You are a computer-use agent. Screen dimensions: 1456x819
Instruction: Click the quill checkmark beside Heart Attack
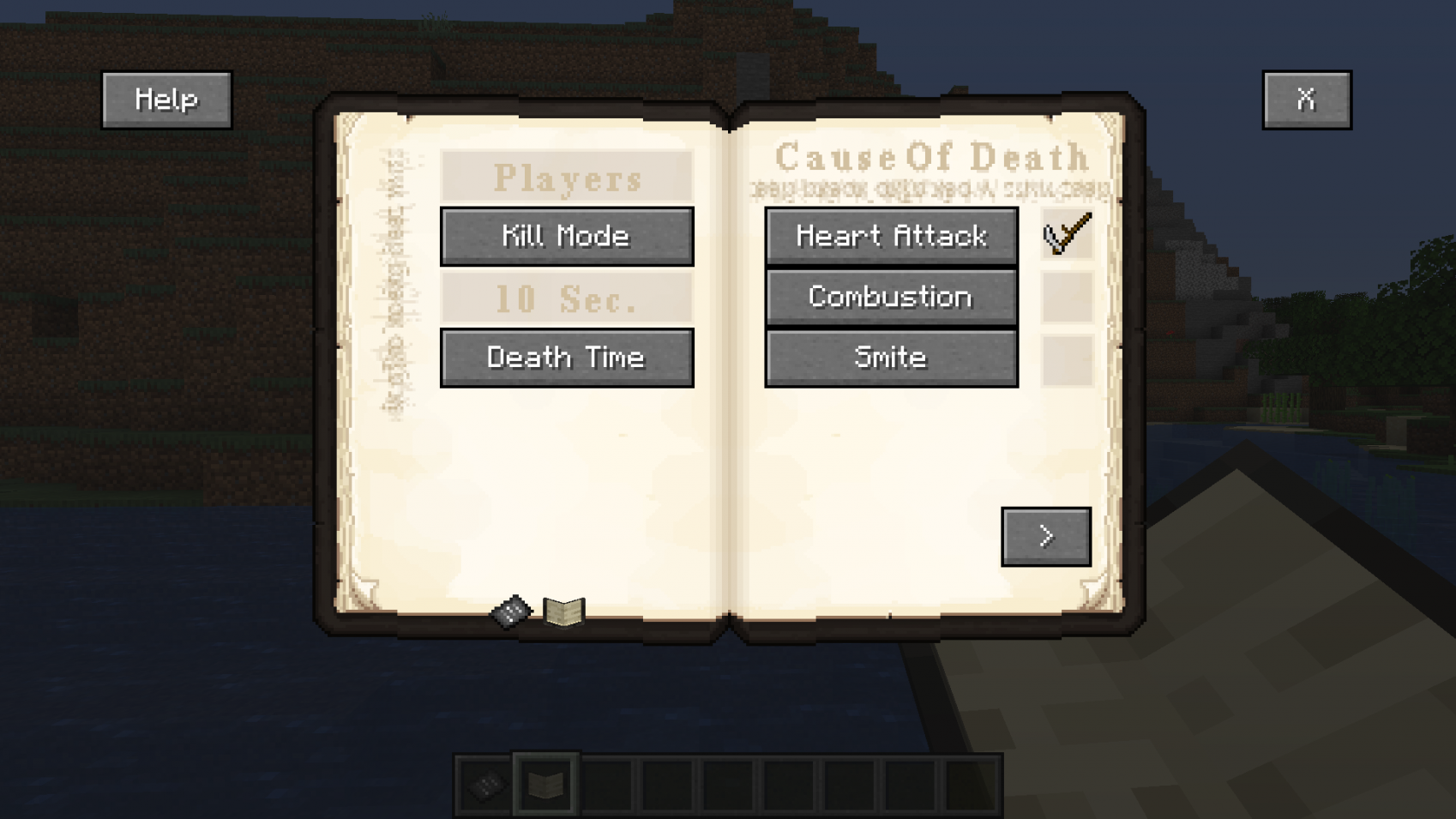coord(1064,235)
